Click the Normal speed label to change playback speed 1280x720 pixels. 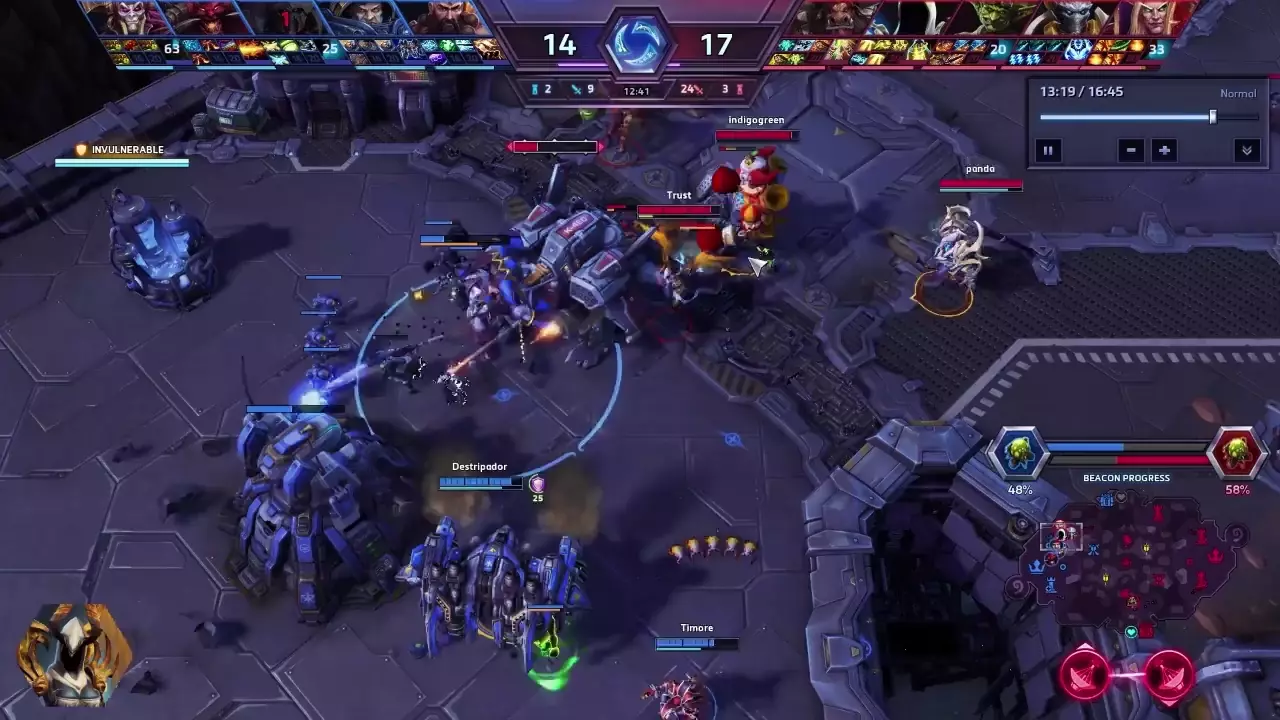point(1238,92)
